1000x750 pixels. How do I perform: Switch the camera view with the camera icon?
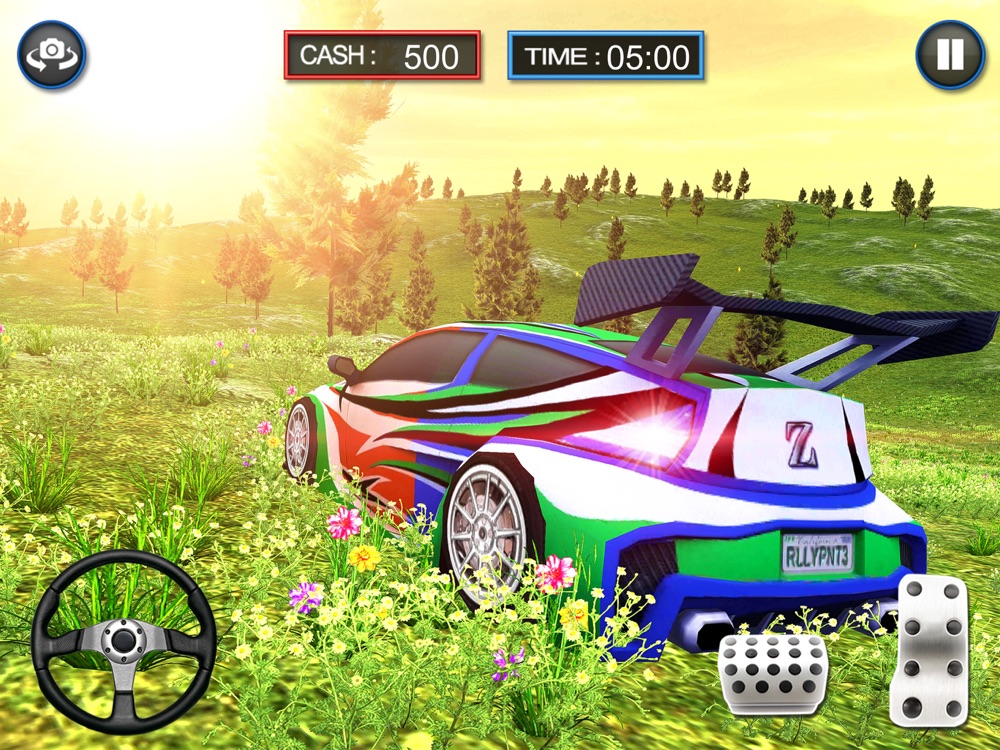(x=52, y=55)
